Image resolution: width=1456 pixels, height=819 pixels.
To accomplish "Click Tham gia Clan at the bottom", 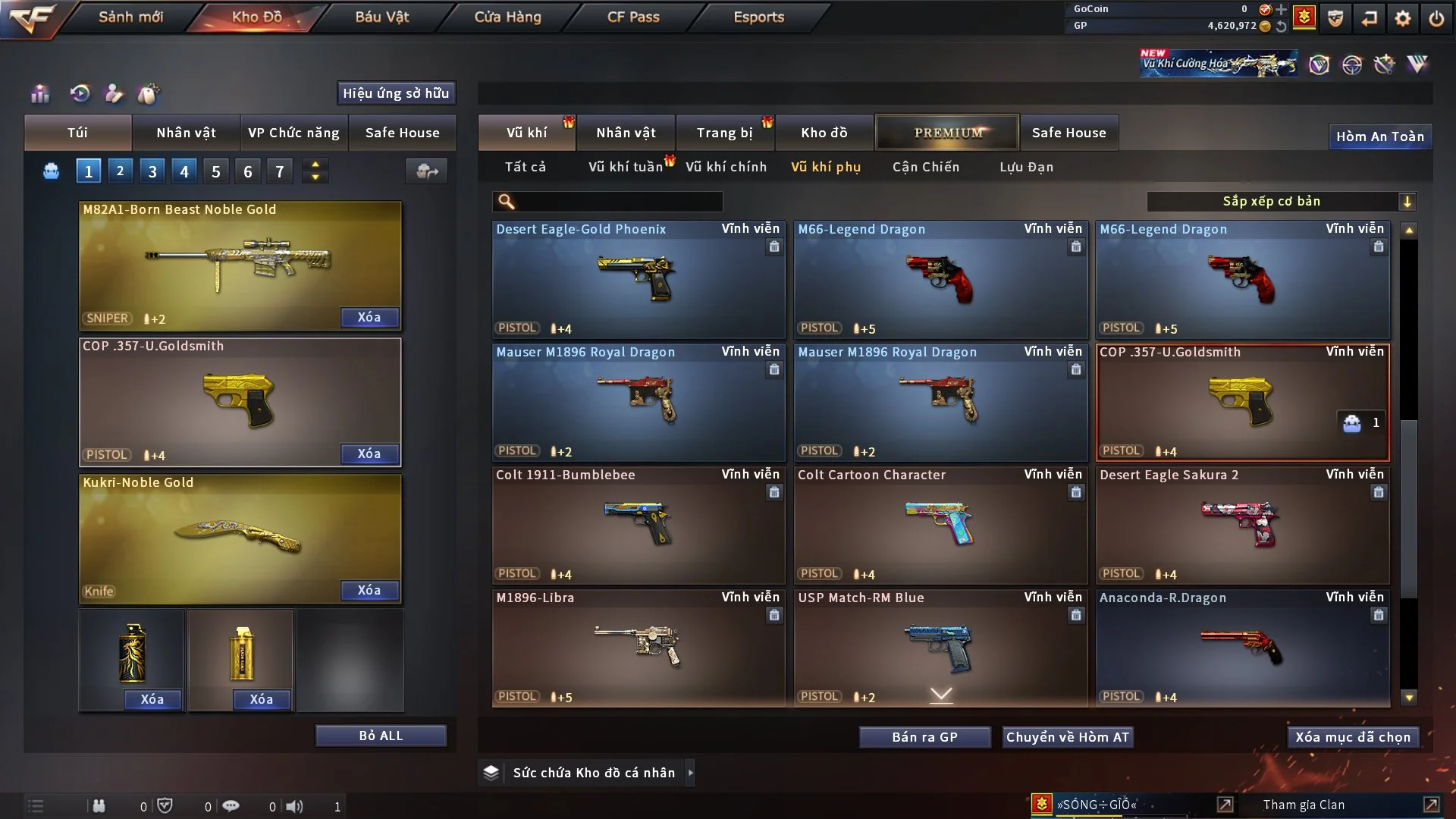I will [x=1304, y=805].
